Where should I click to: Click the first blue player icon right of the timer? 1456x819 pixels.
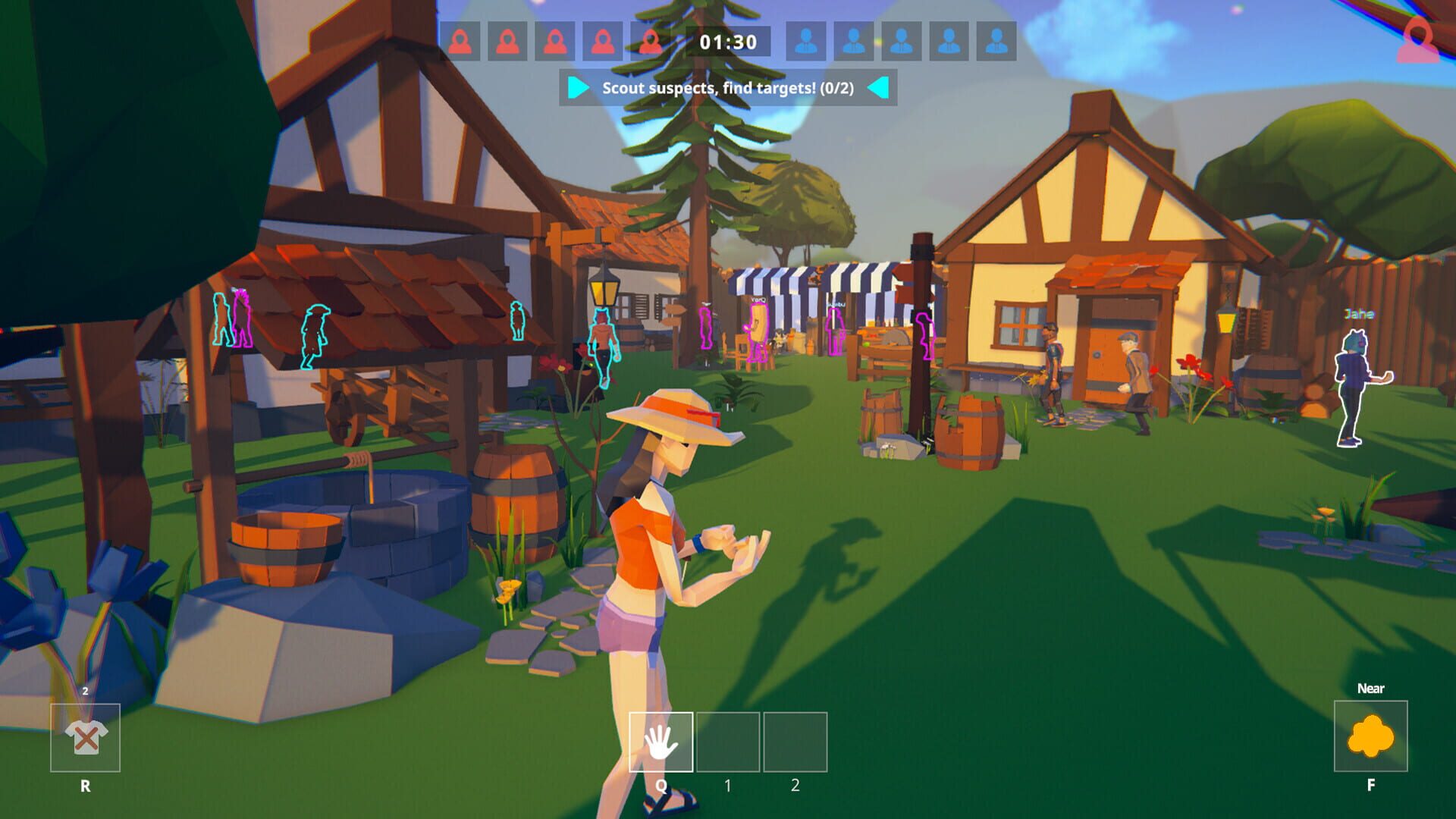point(806,39)
